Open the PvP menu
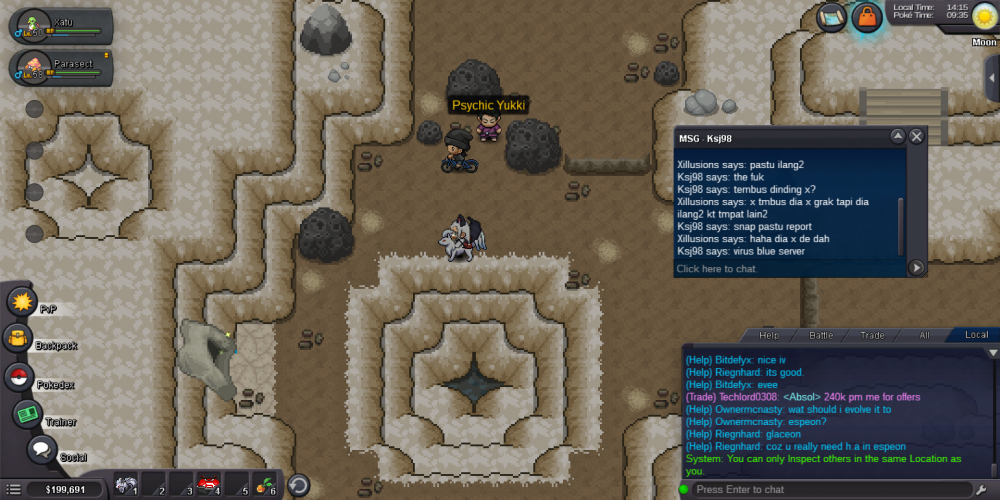The image size is (1000, 500). click(21, 301)
